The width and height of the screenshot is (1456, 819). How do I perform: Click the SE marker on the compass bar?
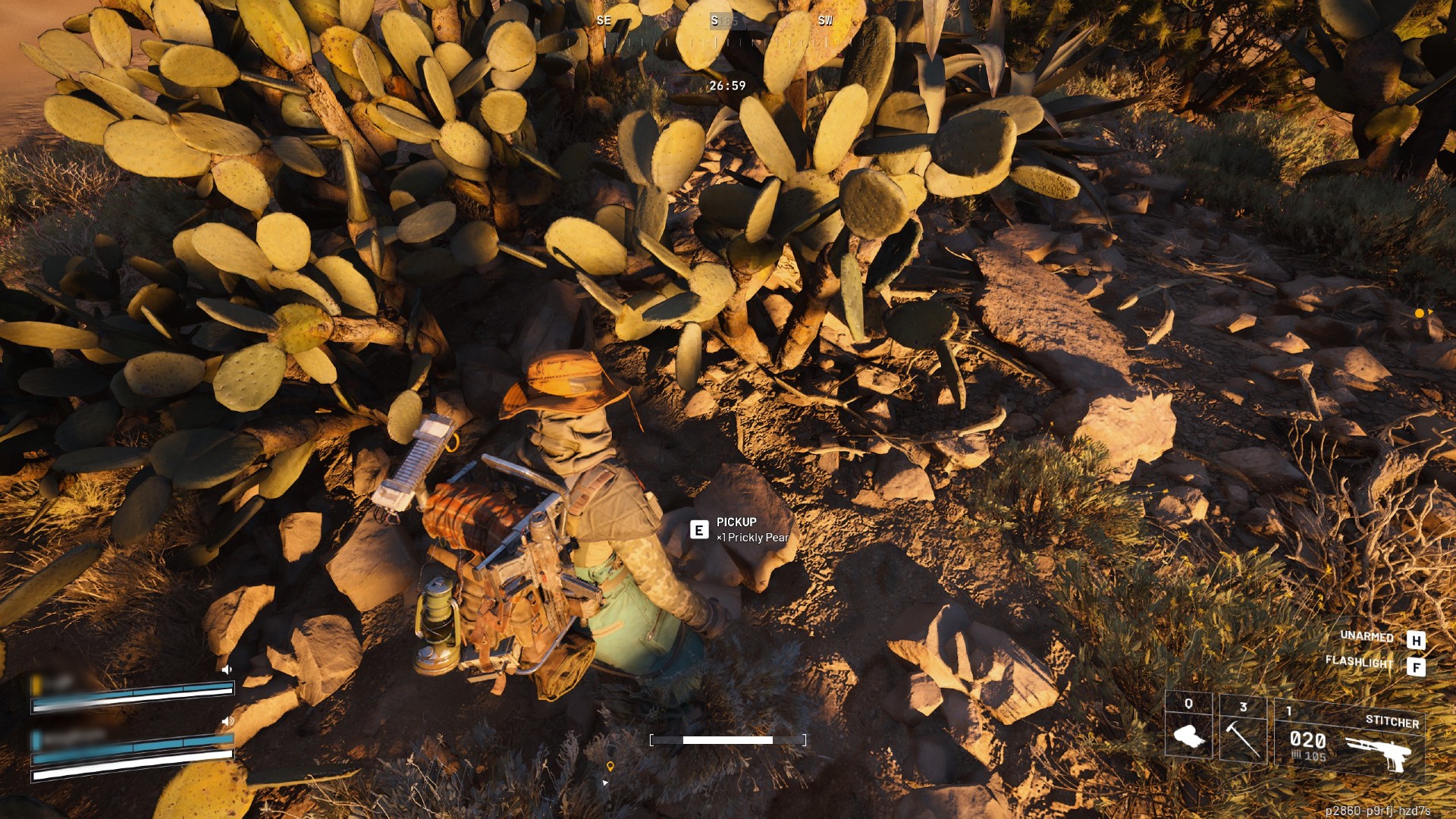pos(604,21)
